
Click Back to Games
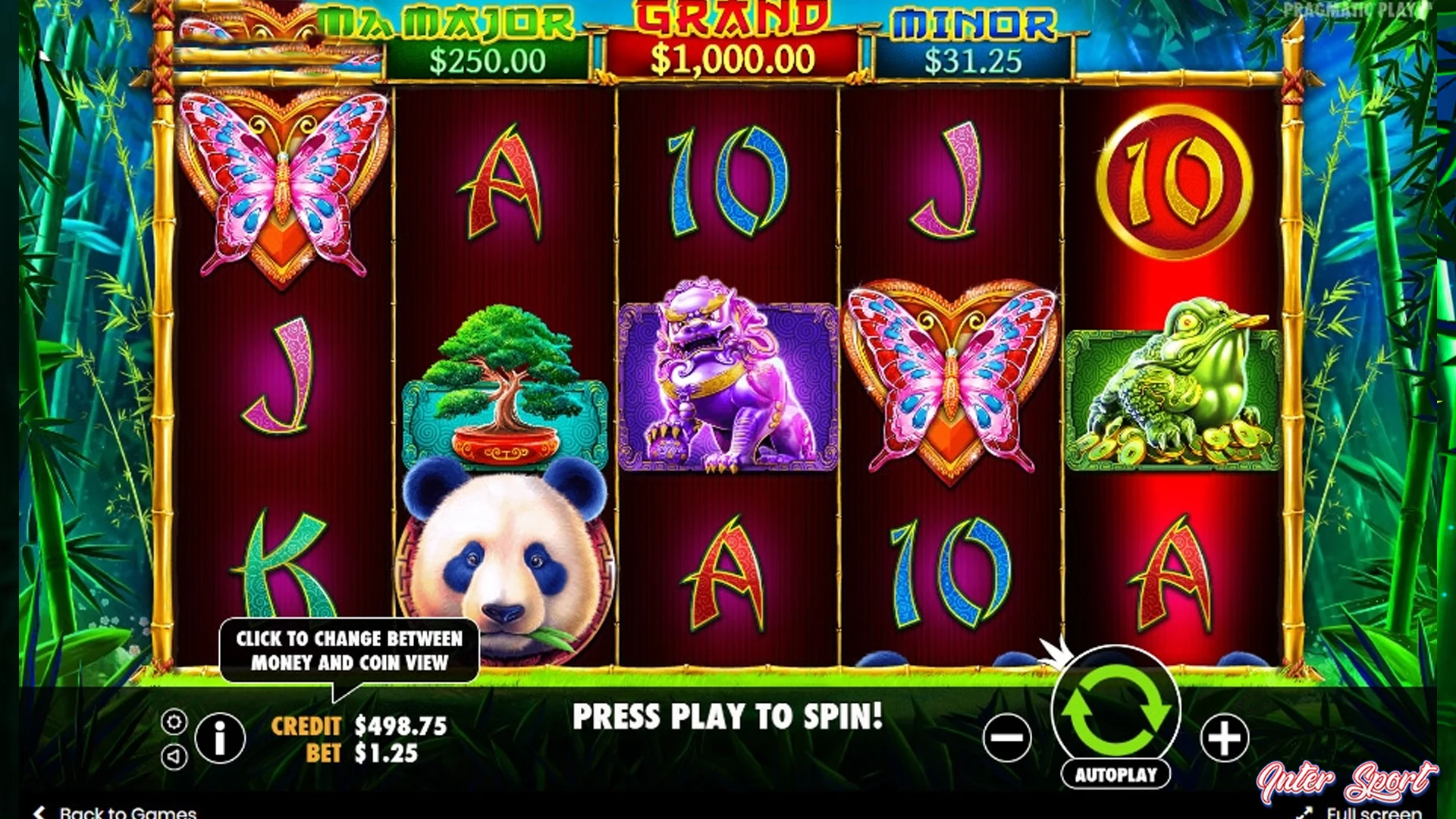click(x=114, y=811)
